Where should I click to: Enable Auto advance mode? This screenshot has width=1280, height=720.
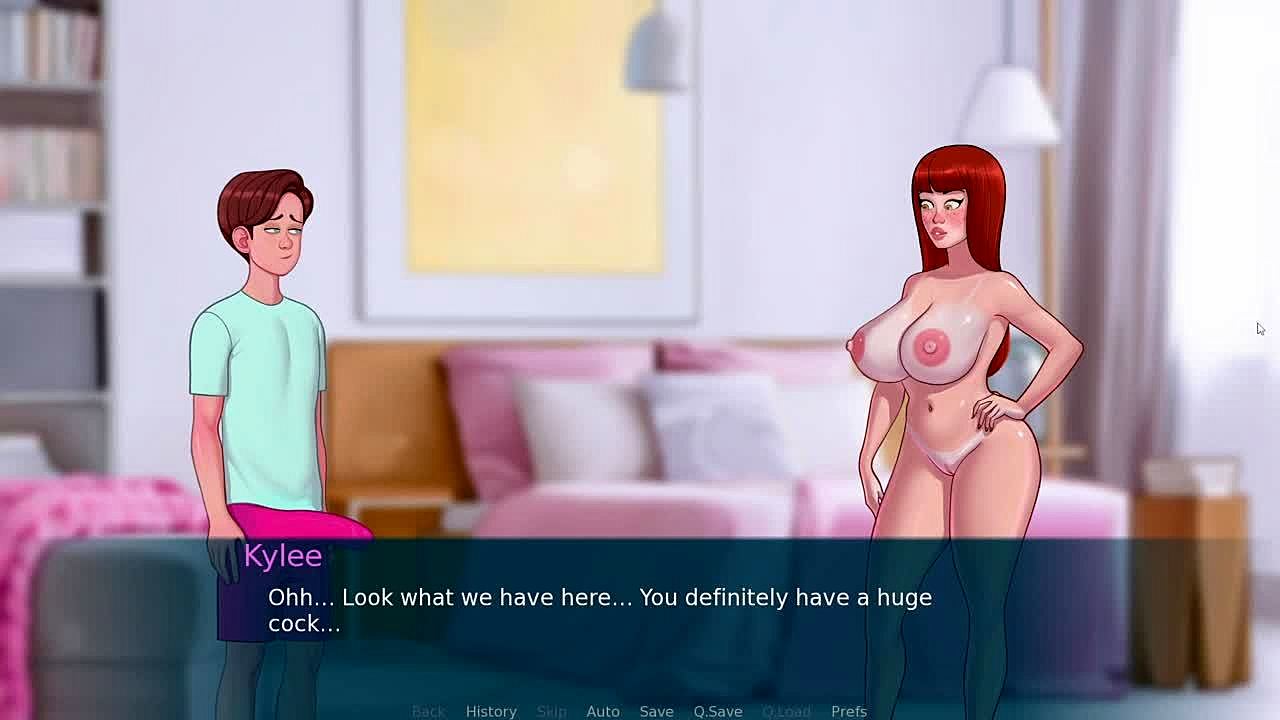(x=603, y=711)
